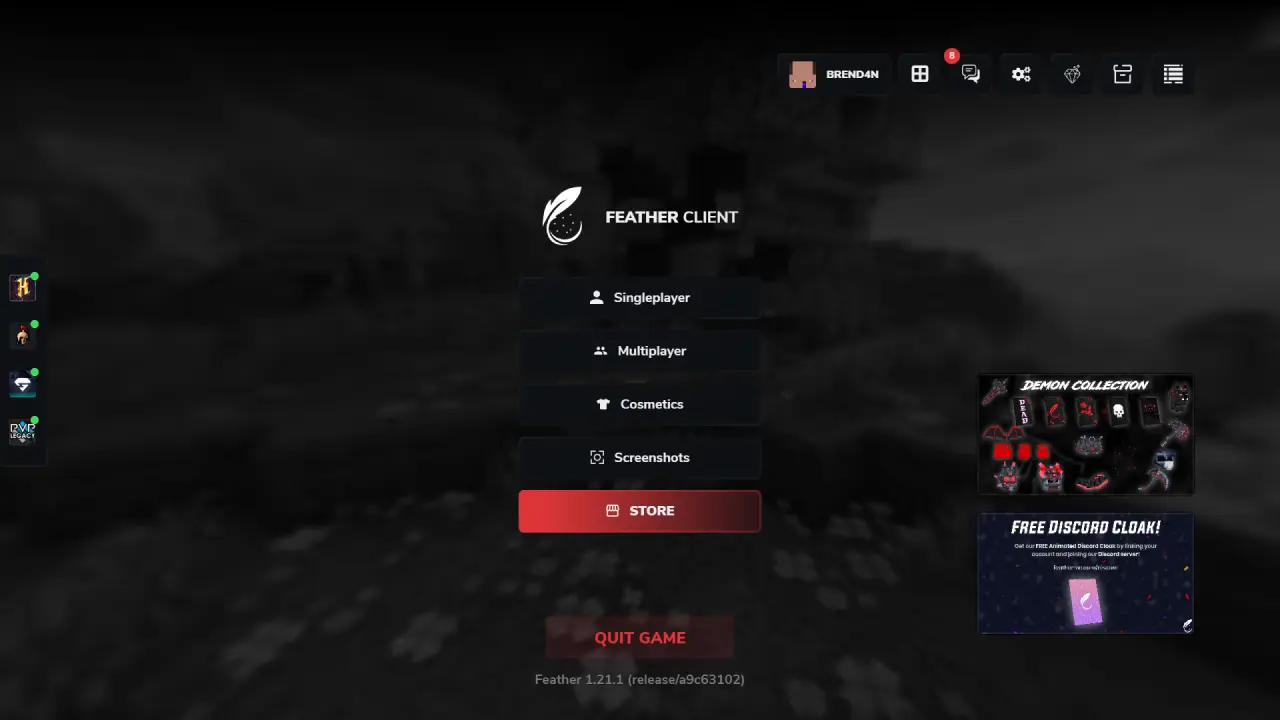
Task: Select the diamond cosmetics icon
Action: pos(1072,73)
